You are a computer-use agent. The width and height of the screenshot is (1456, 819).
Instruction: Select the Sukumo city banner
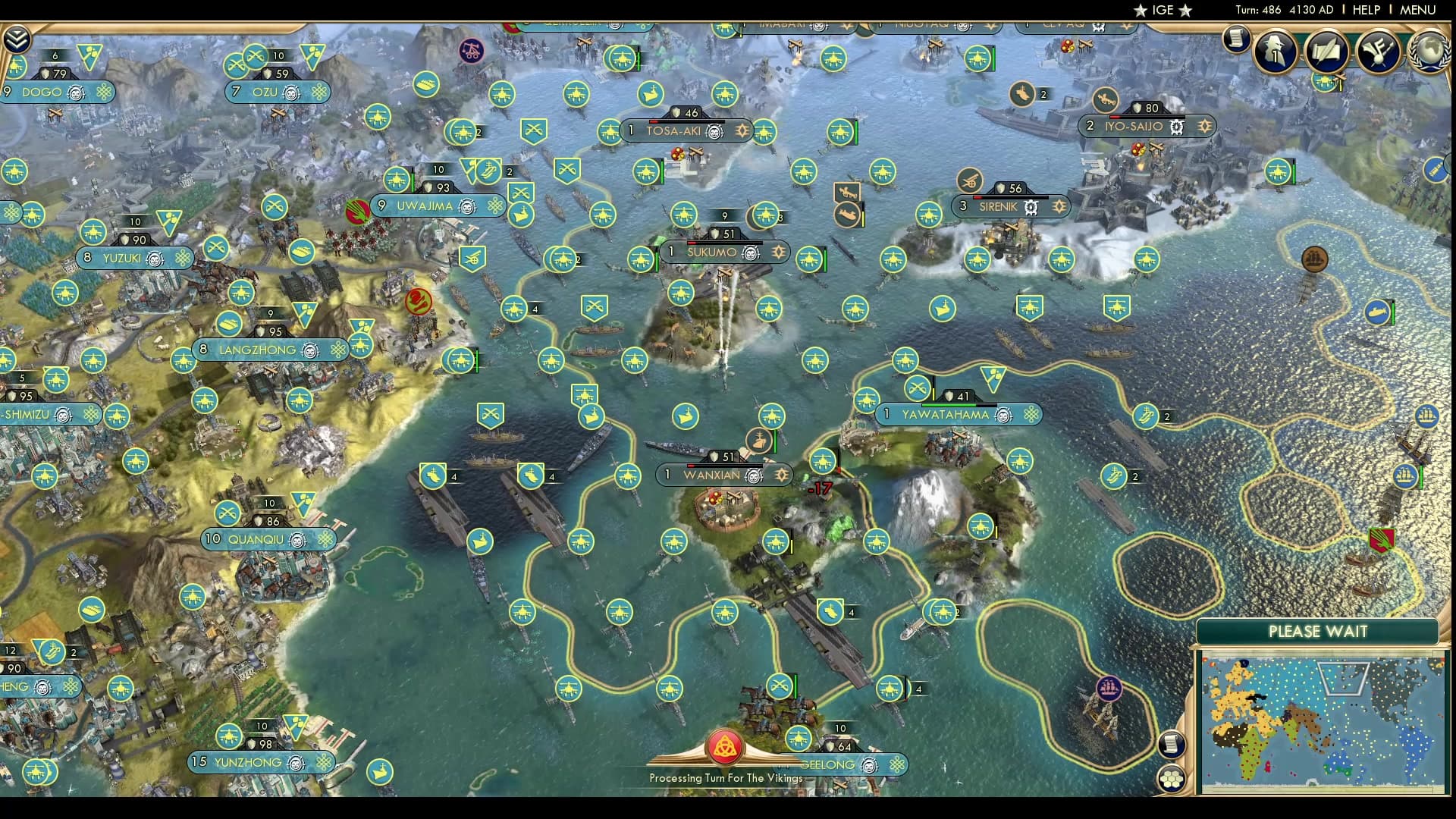click(712, 252)
